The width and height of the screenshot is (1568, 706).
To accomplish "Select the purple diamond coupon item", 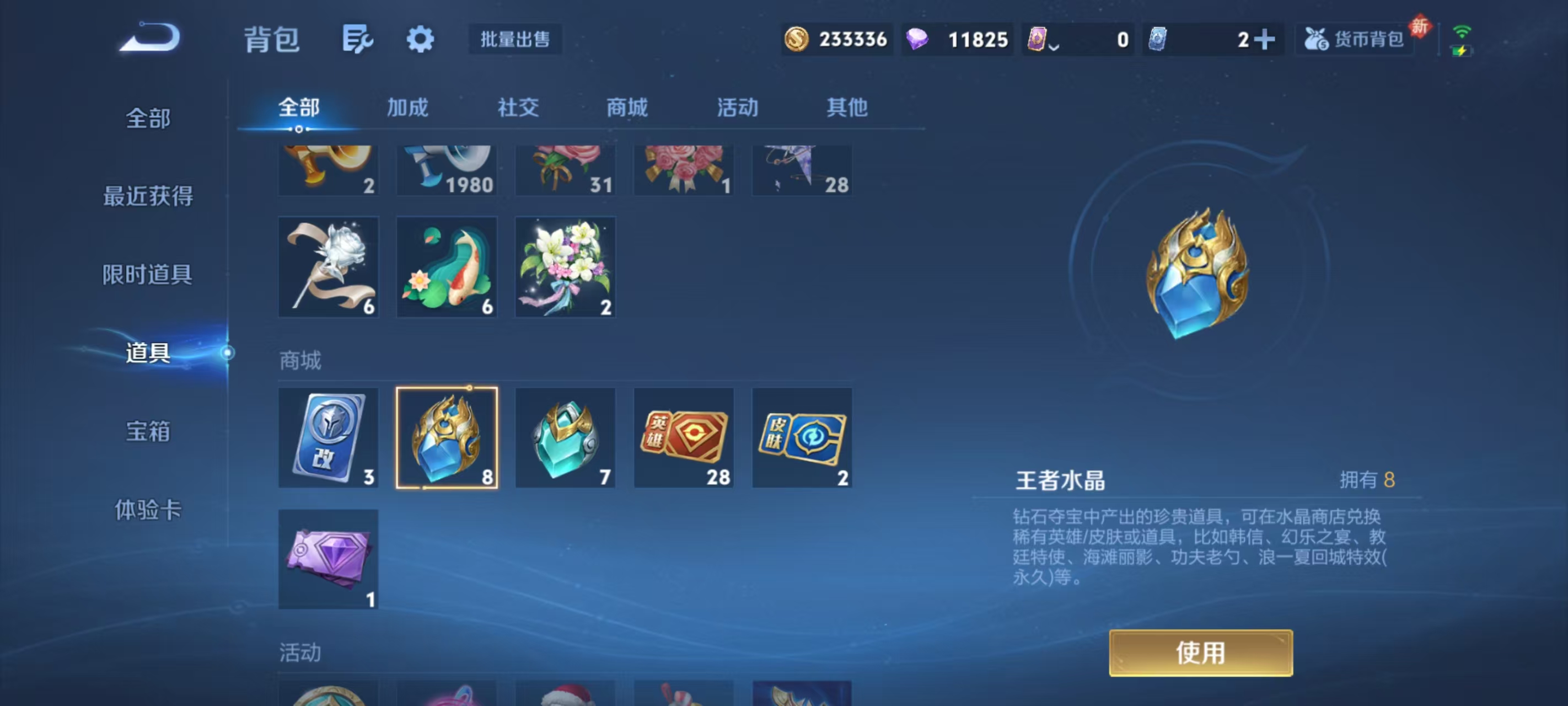I will point(328,559).
